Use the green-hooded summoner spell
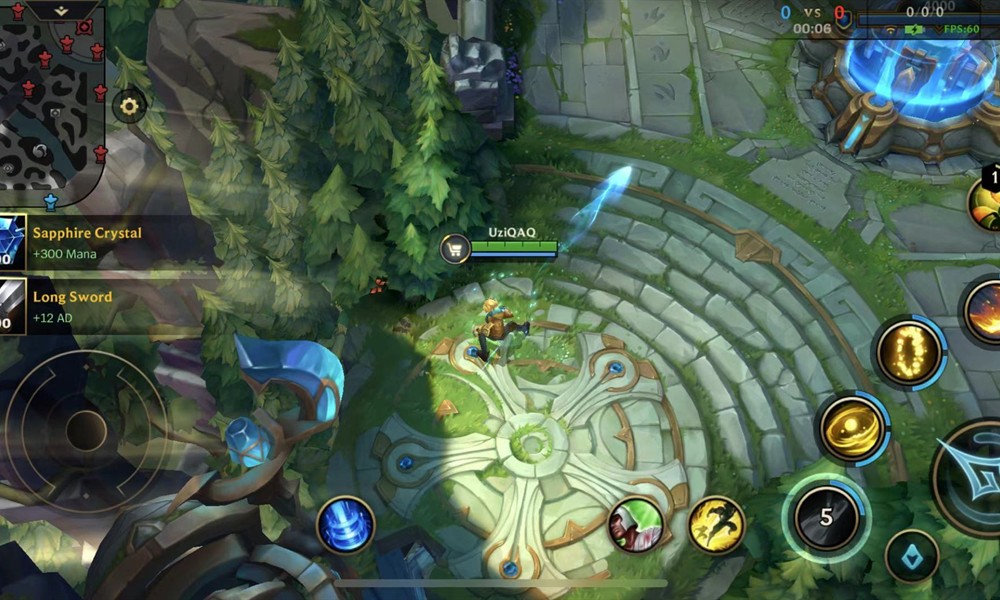This screenshot has height=600, width=1000. pos(637,524)
